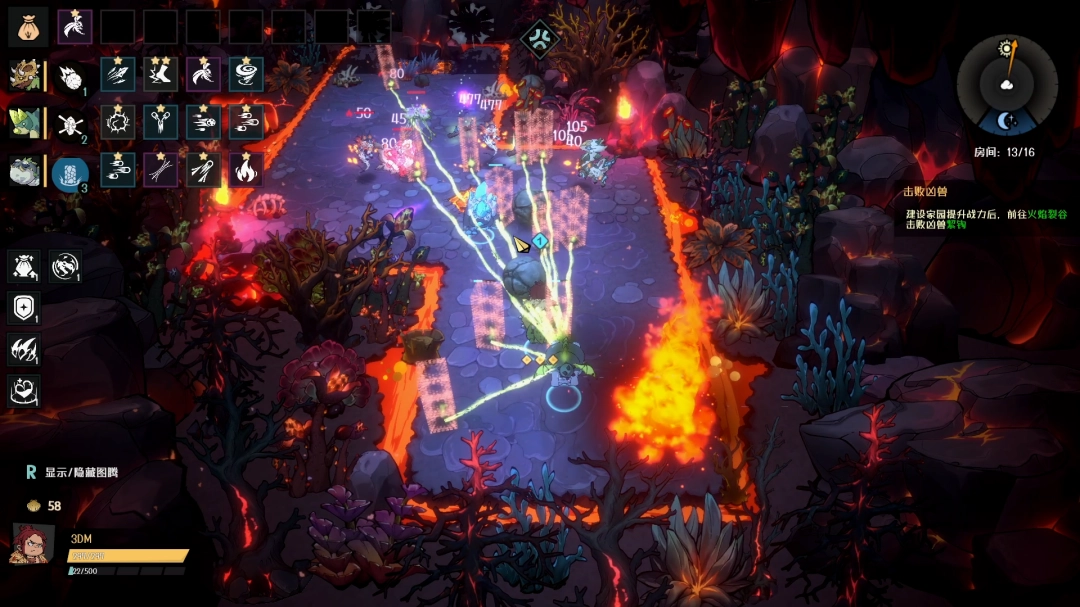Open the loot bag icon
1080x607 pixels.
[28, 26]
